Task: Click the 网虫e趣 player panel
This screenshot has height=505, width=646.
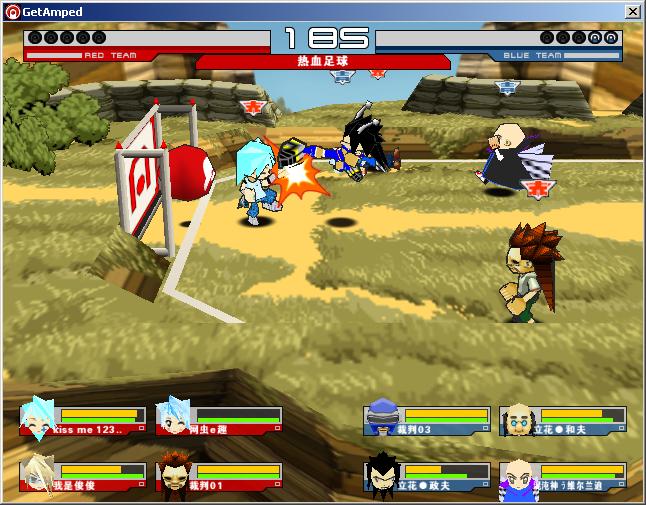Action: 219,420
